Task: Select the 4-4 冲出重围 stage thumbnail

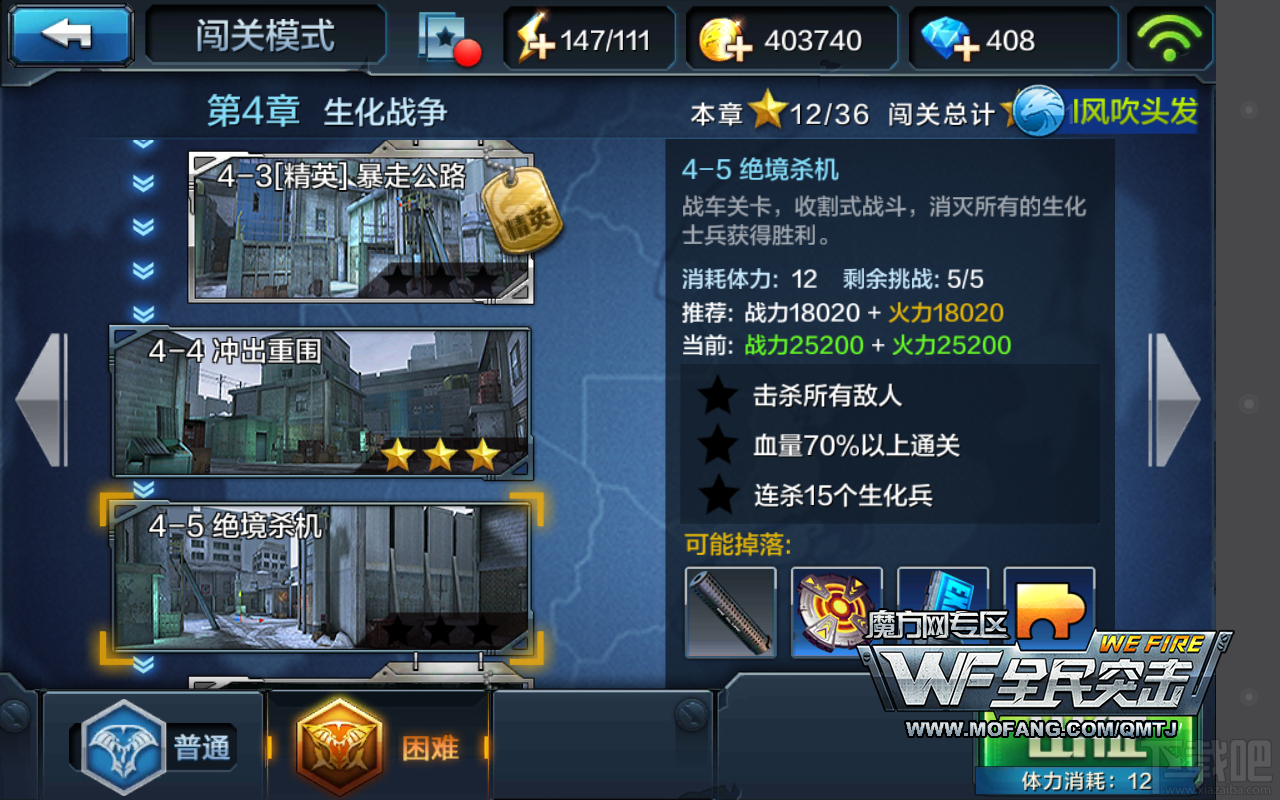Action: point(320,400)
